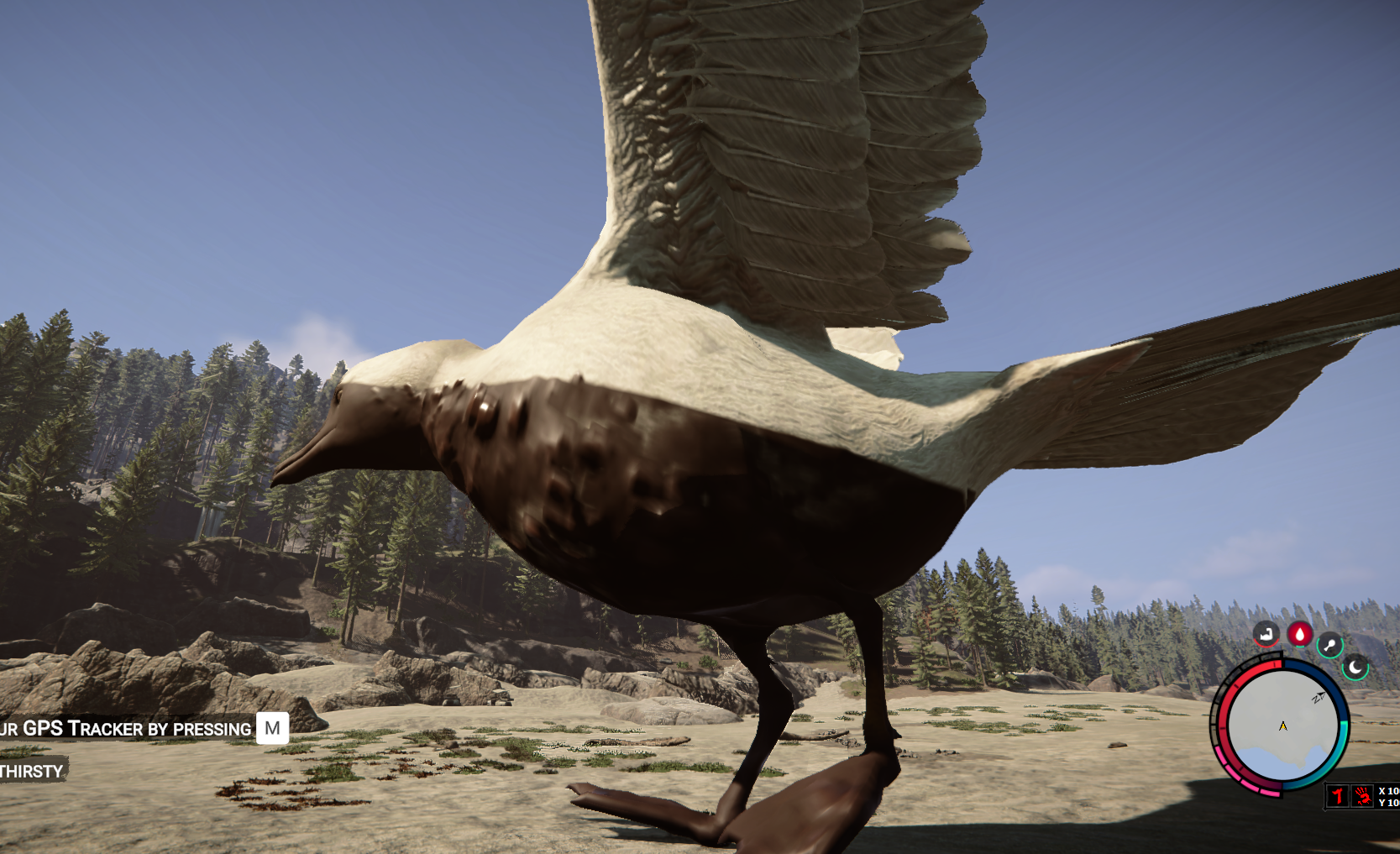Screen dimensions: 1400x854
Task: Click the crescent moon rest icon
Action: click(x=1355, y=668)
